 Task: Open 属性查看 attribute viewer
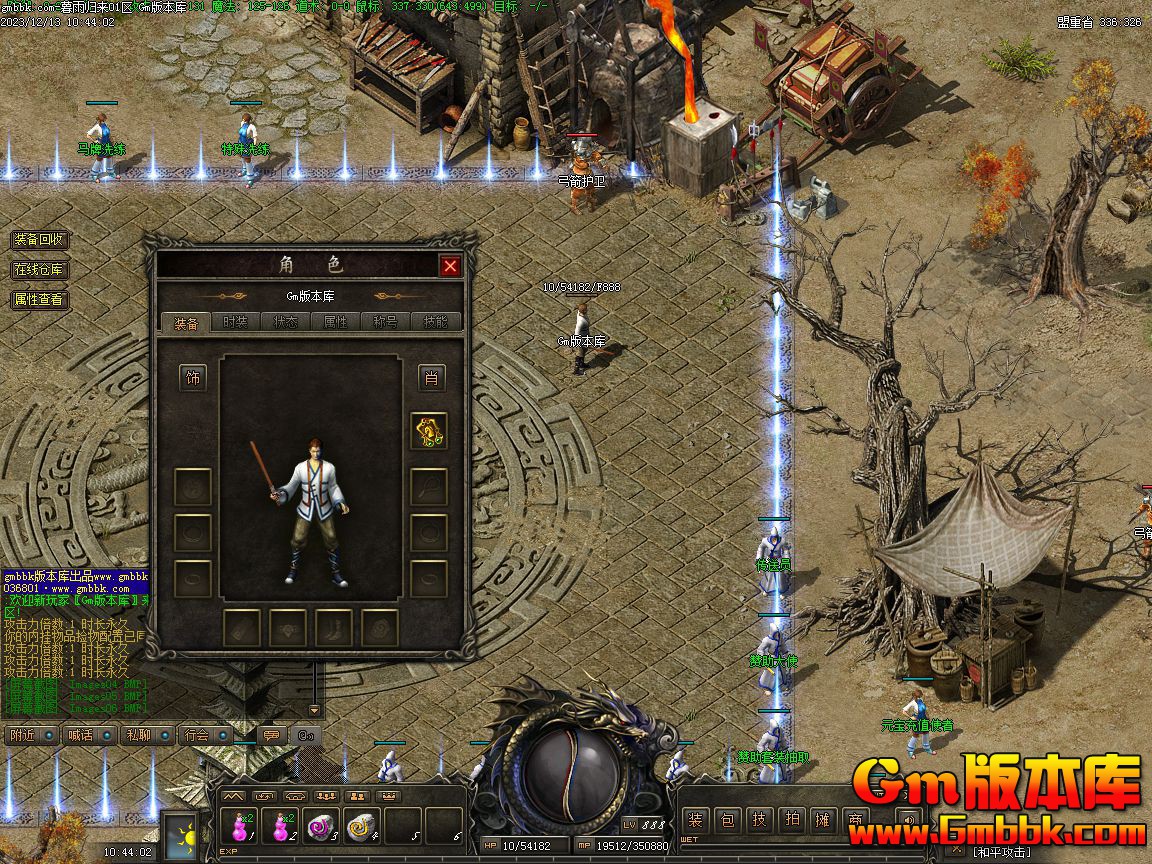40,299
